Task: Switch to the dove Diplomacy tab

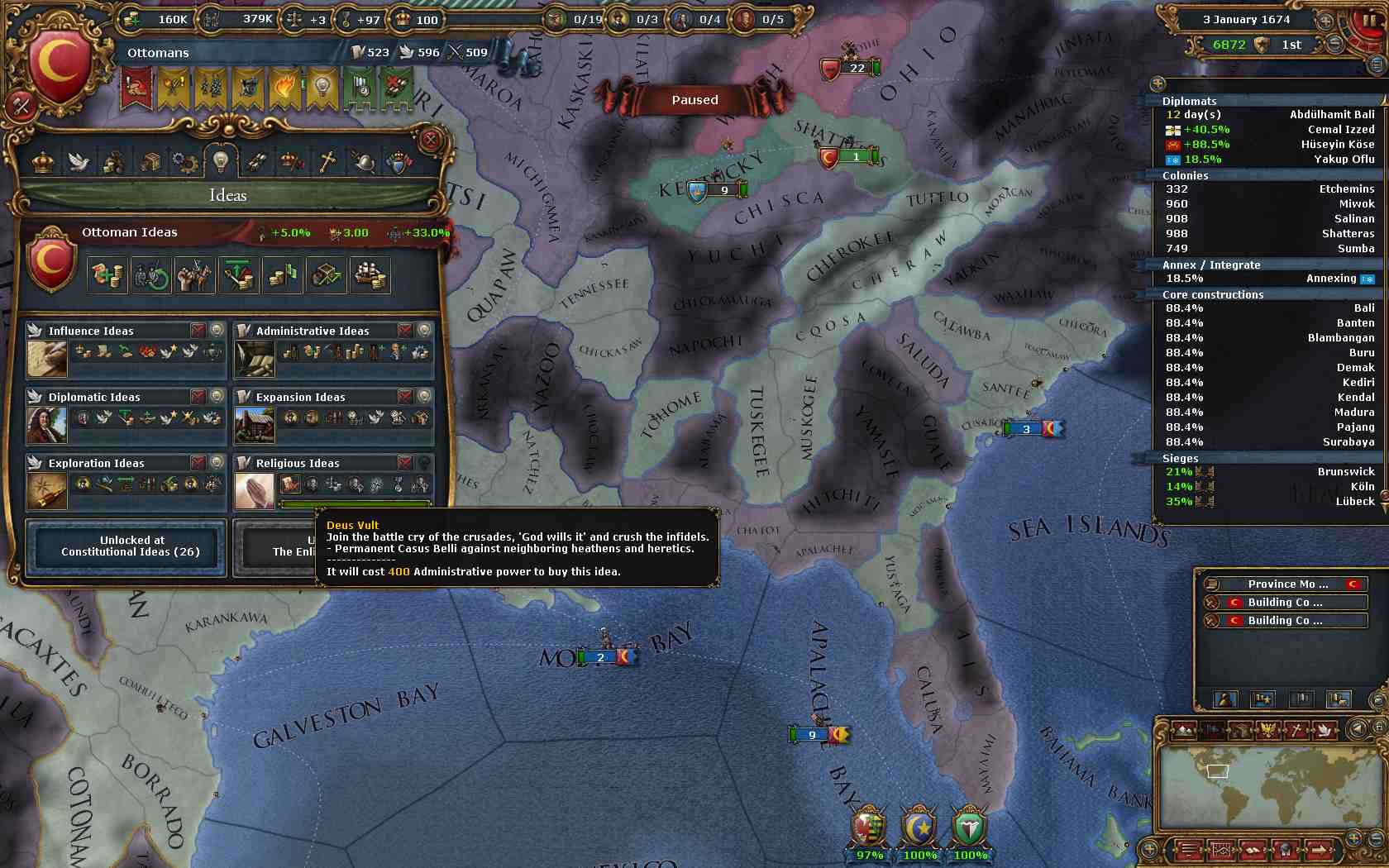Action: pos(79,161)
